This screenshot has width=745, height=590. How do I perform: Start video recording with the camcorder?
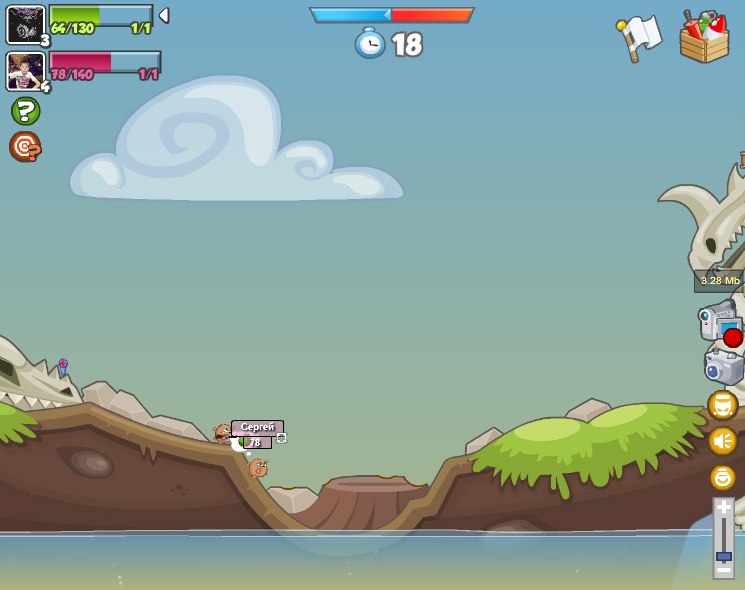[x=721, y=324]
